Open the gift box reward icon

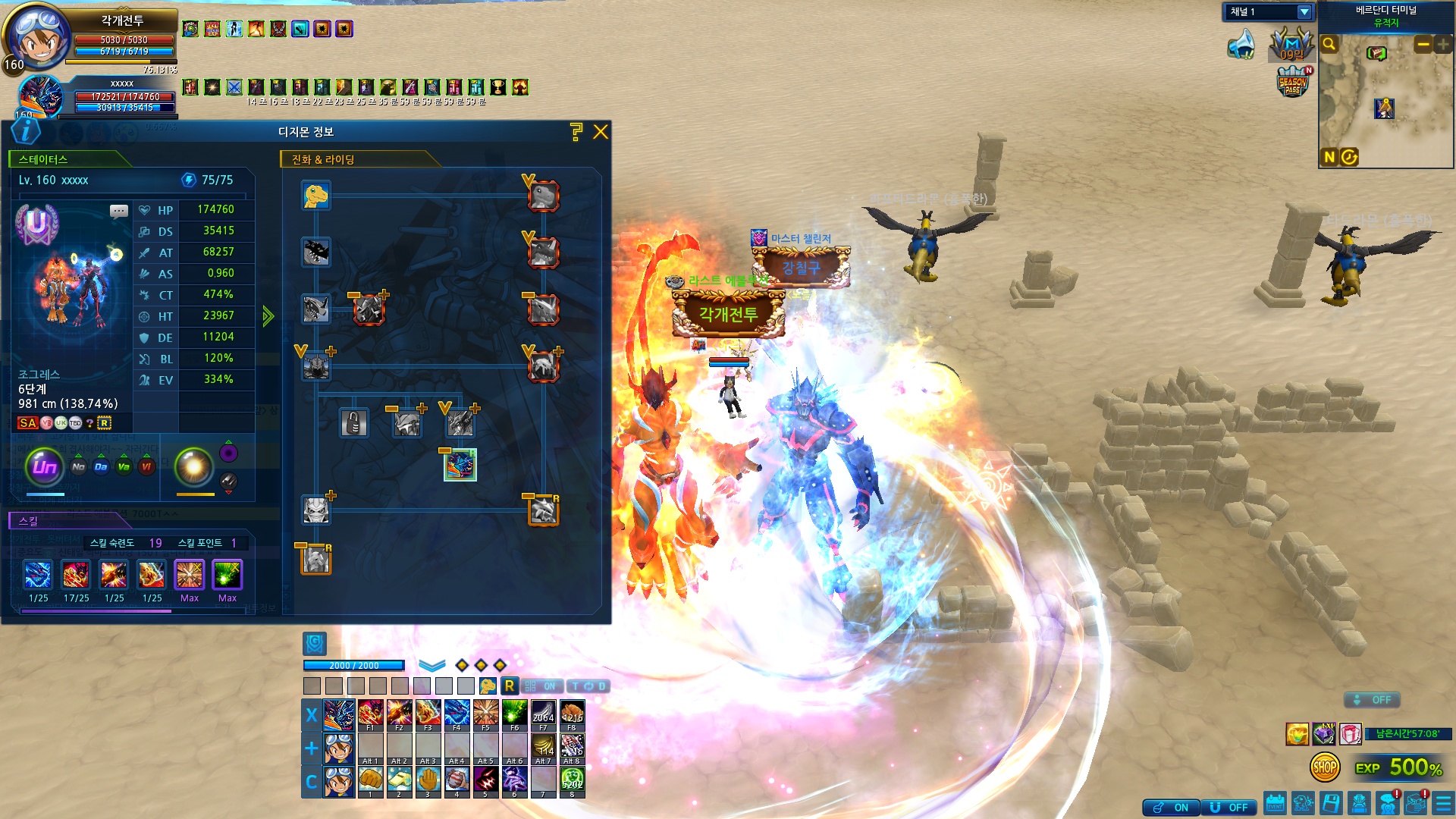[1350, 734]
